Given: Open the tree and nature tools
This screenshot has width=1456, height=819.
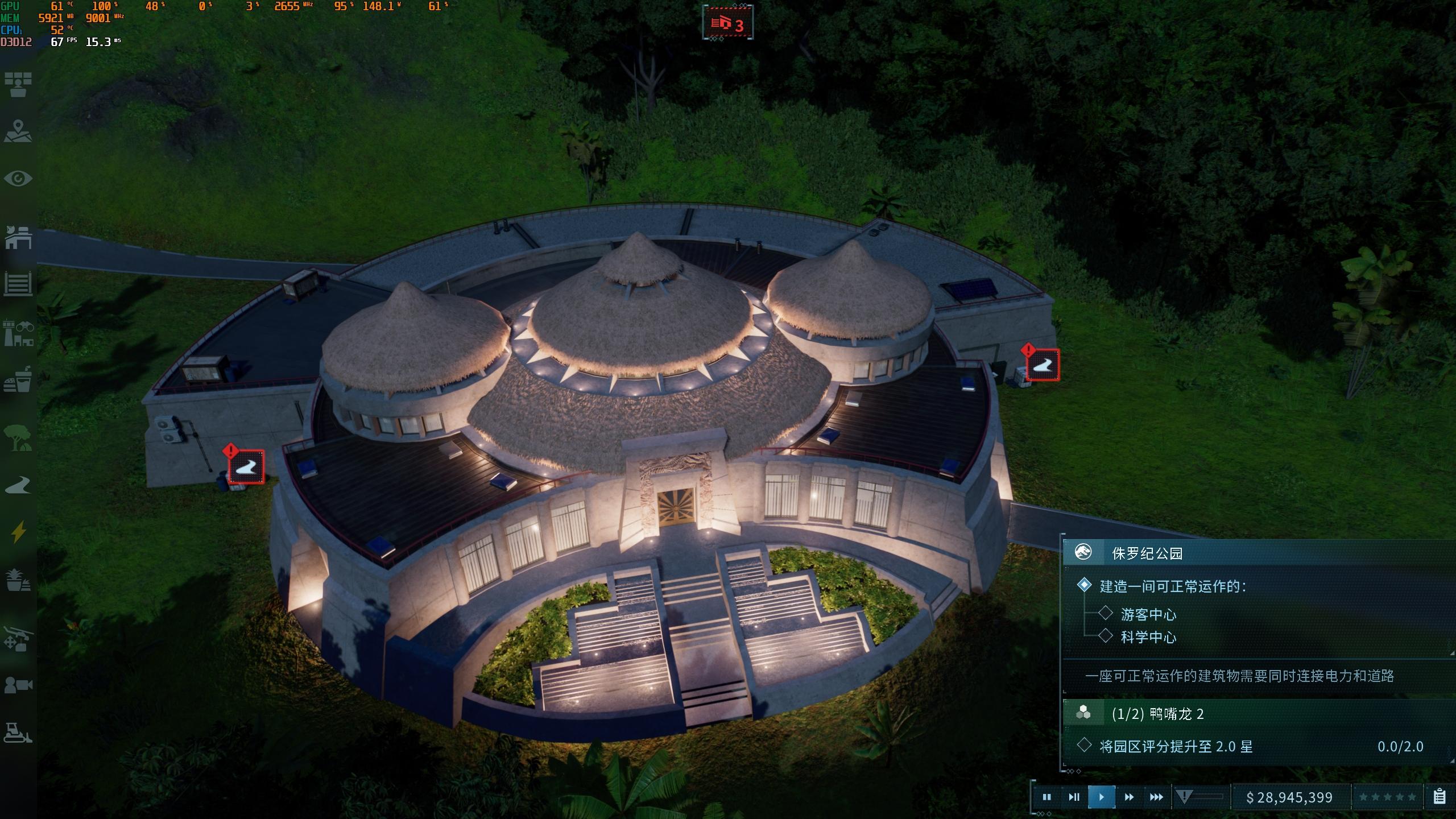Looking at the screenshot, I should tap(18, 438).
